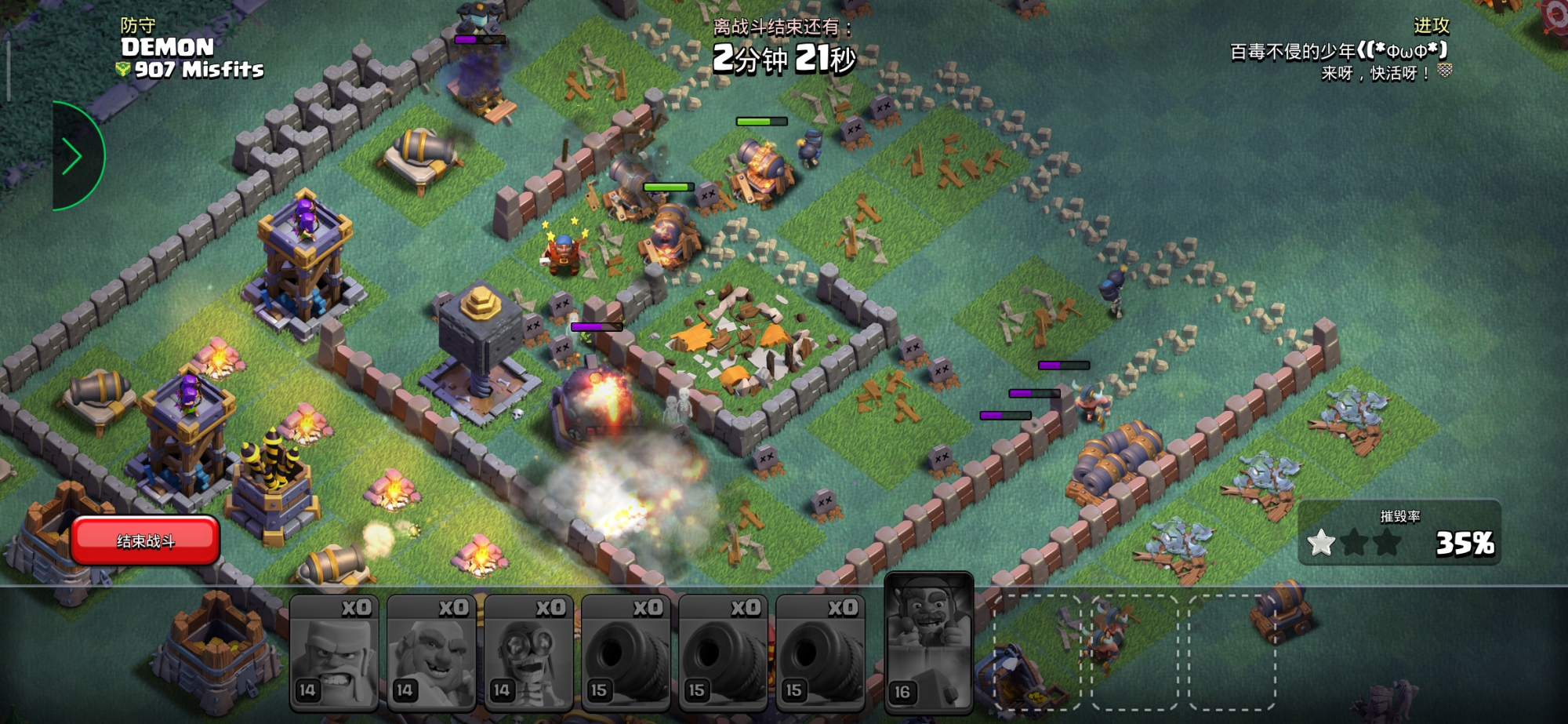
Task: Choose the Boxer Giant troop slot
Action: pos(432,653)
